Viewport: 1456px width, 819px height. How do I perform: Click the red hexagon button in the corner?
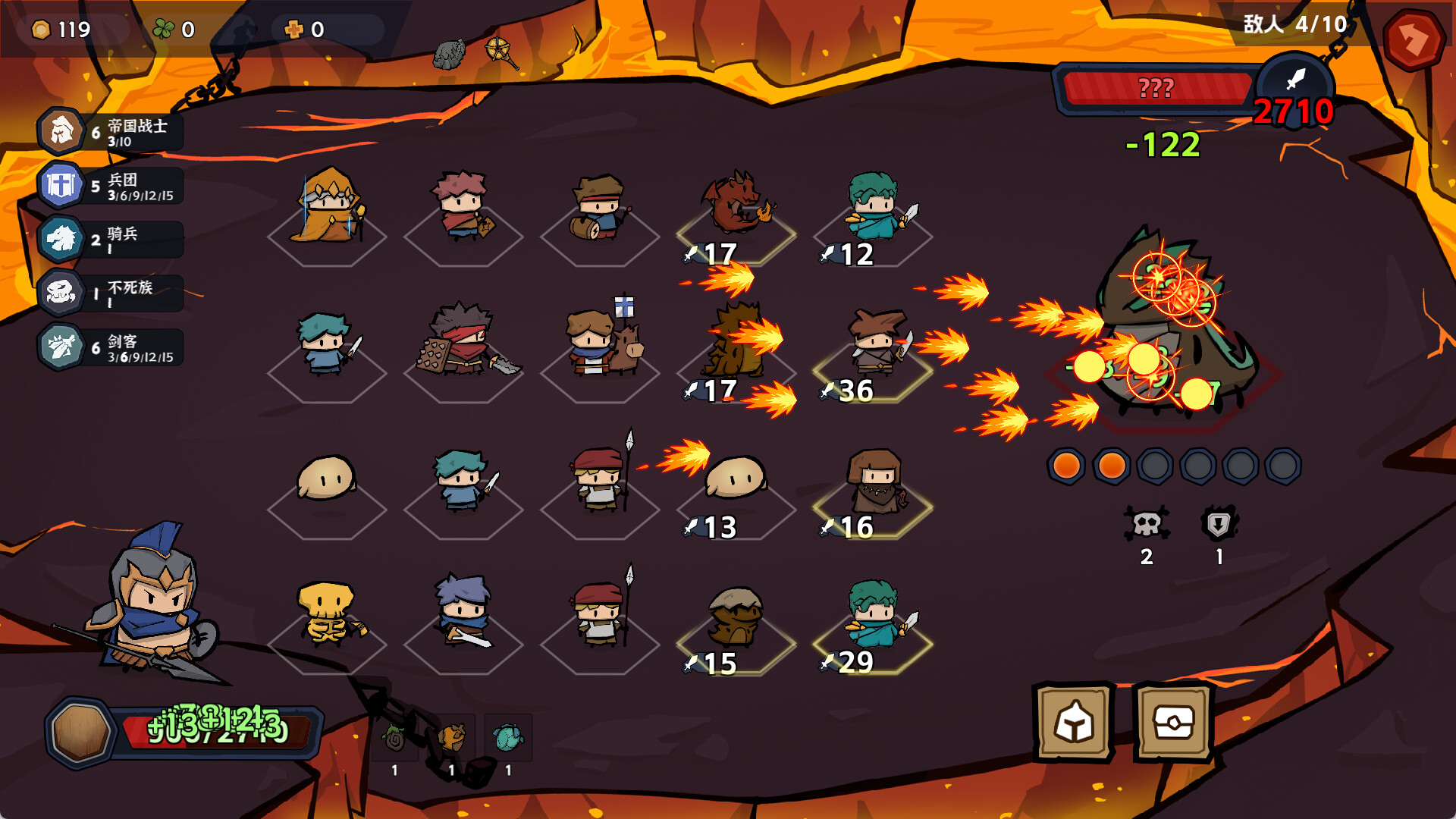[x=1414, y=39]
